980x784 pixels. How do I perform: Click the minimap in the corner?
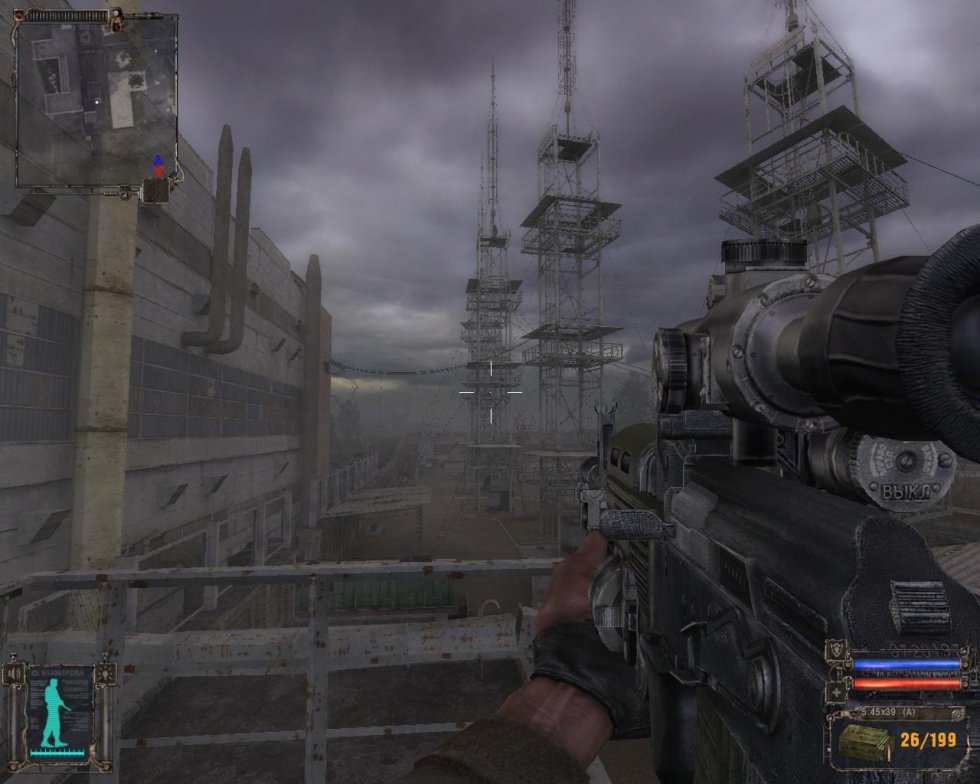pos(96,100)
